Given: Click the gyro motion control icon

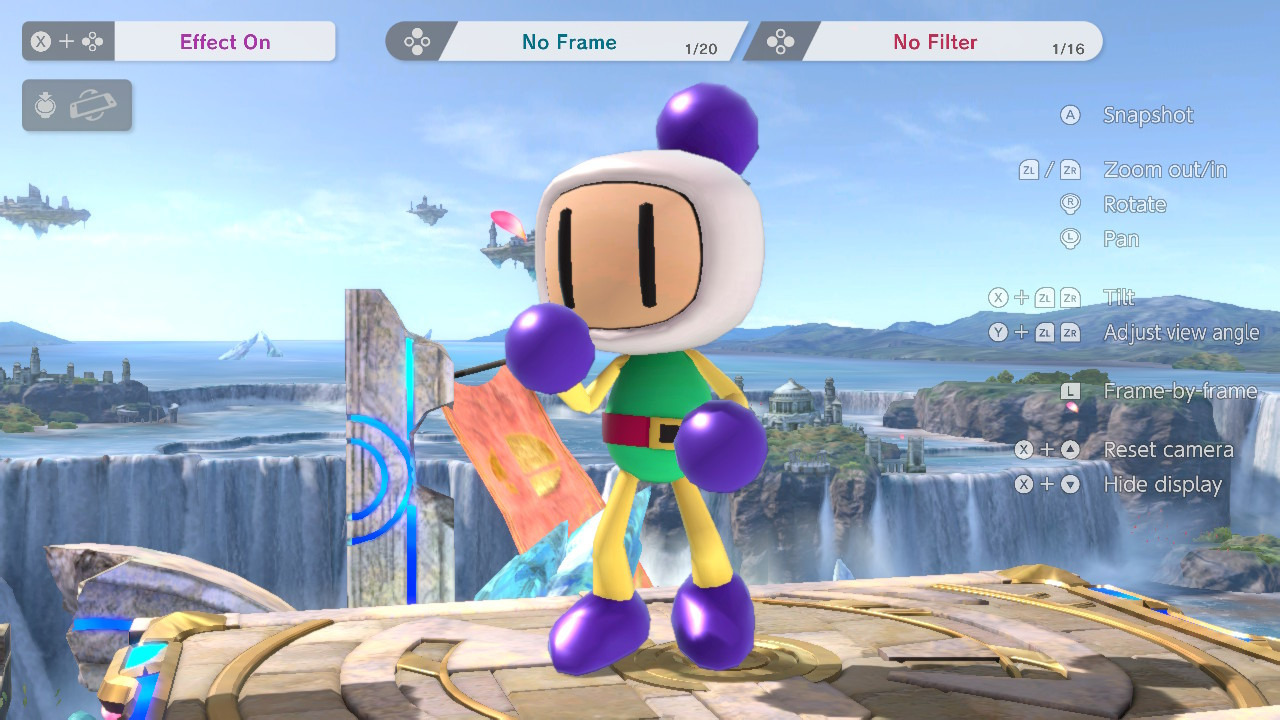Looking at the screenshot, I should point(44,105).
